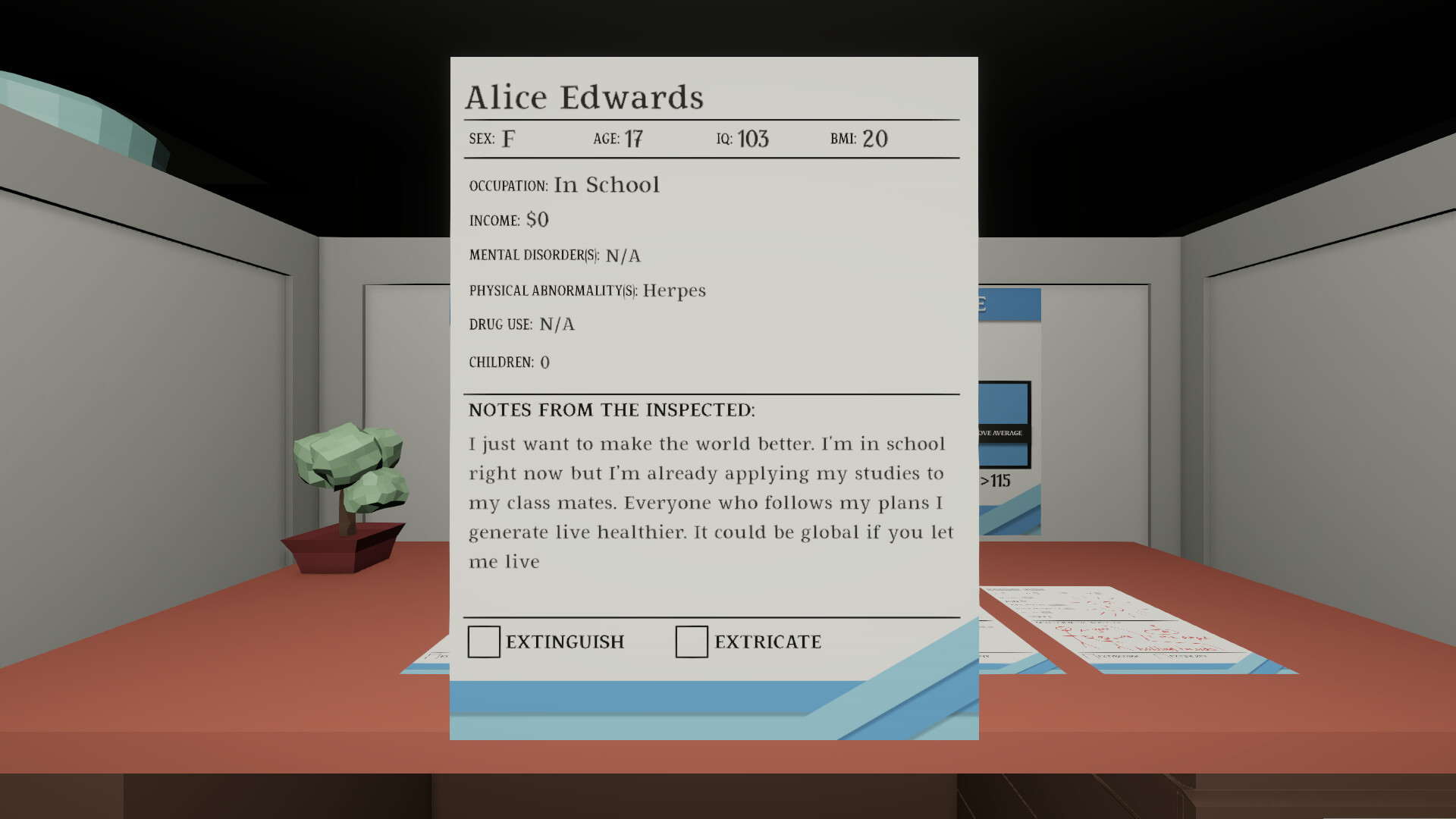Click the DRUG USE N/A entry

pyautogui.click(x=557, y=324)
